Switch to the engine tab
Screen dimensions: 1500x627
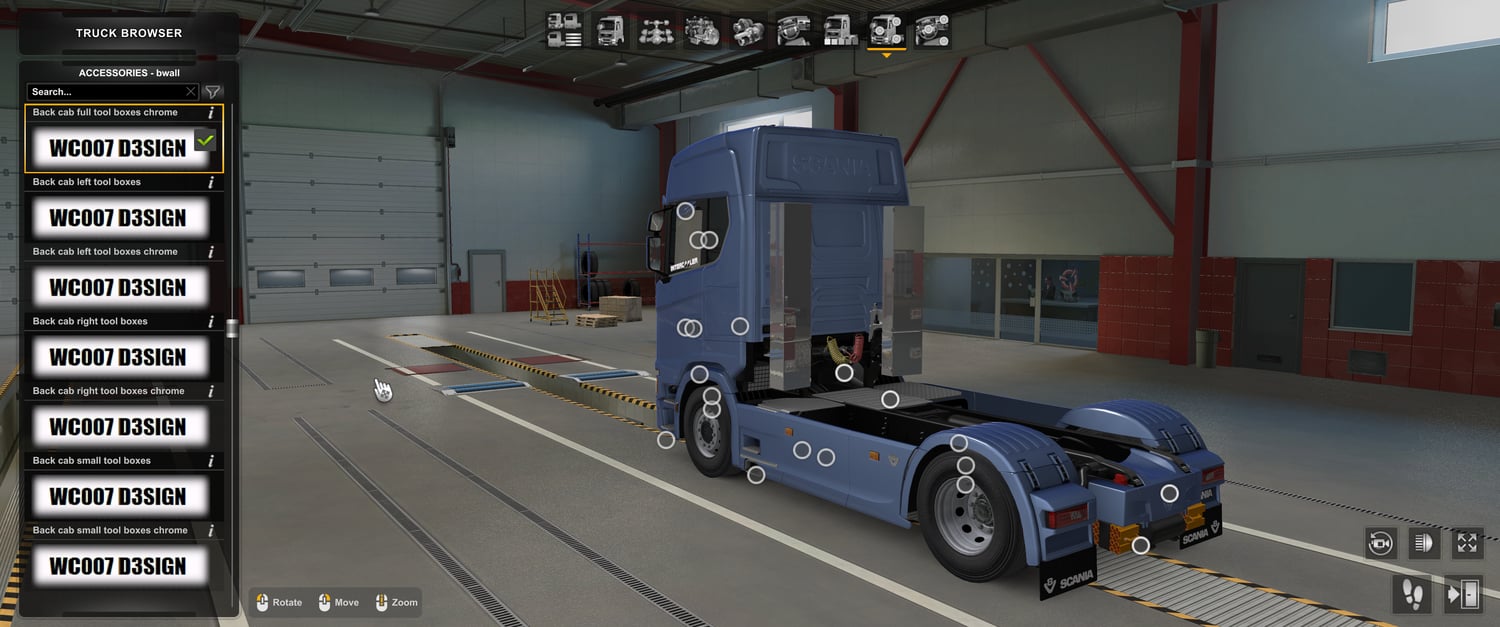702,31
